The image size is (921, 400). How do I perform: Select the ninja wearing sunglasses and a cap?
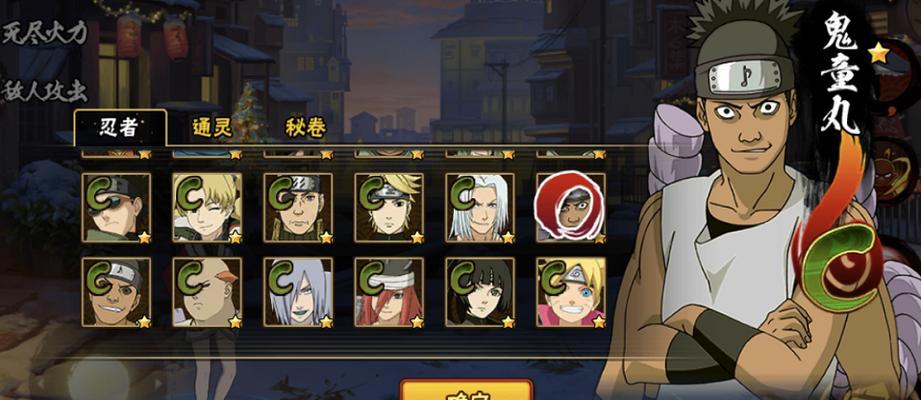click(117, 207)
